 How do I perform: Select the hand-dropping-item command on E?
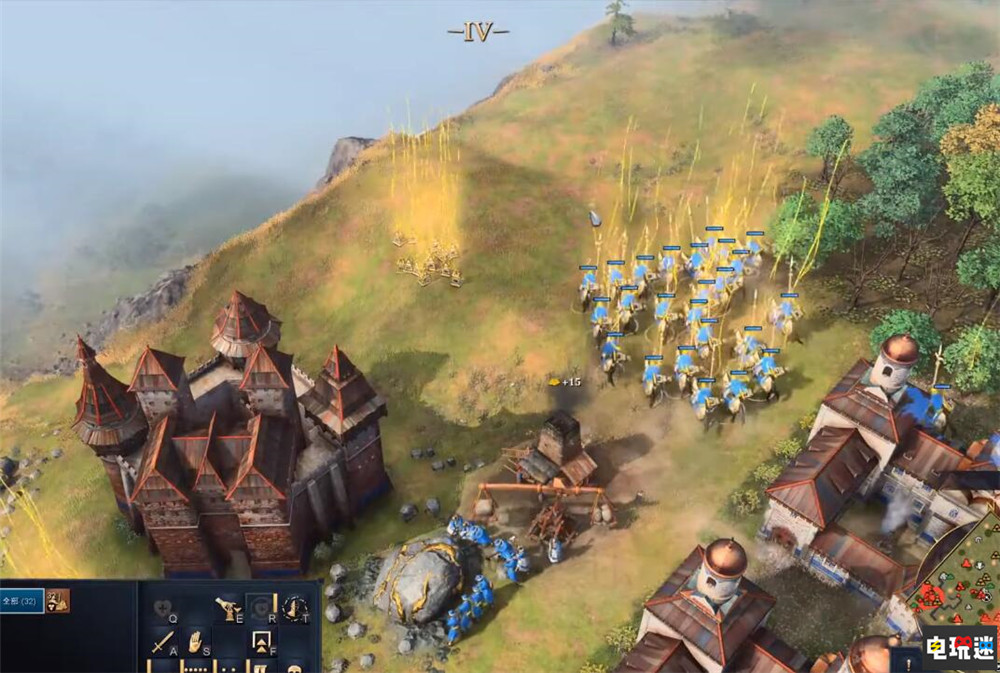pyautogui.click(x=228, y=606)
